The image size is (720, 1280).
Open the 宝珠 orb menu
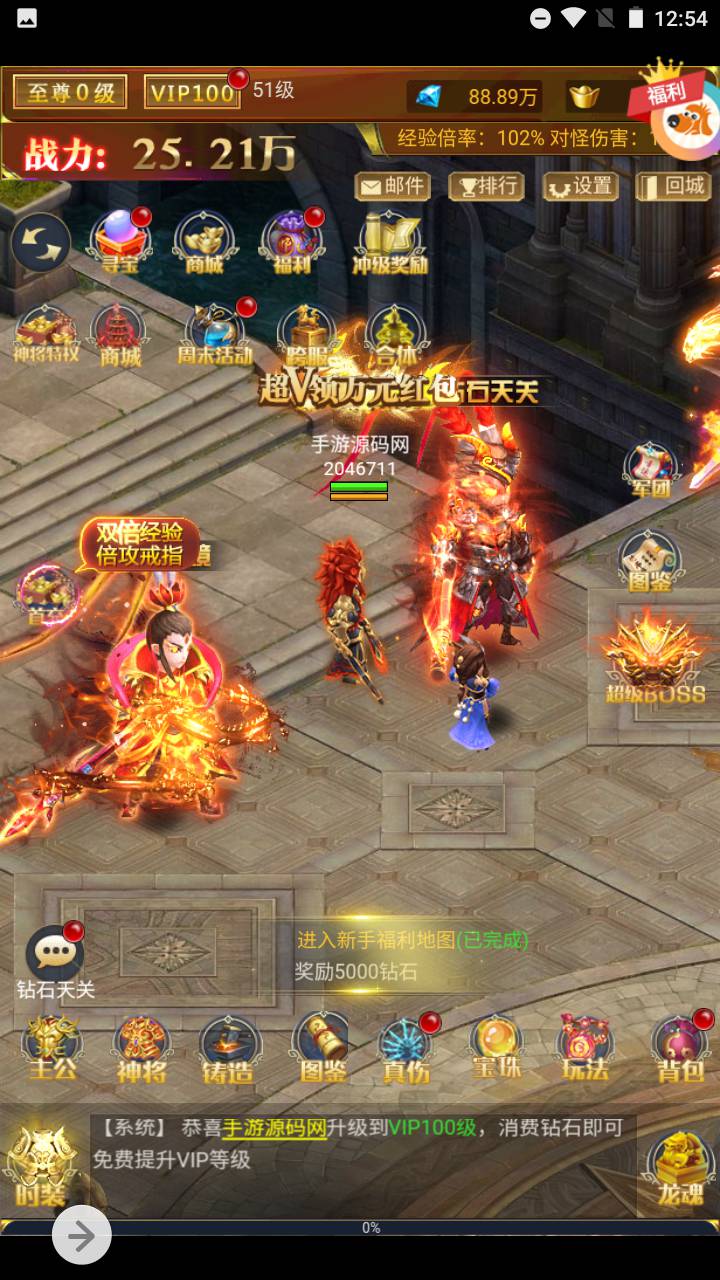[496, 1047]
